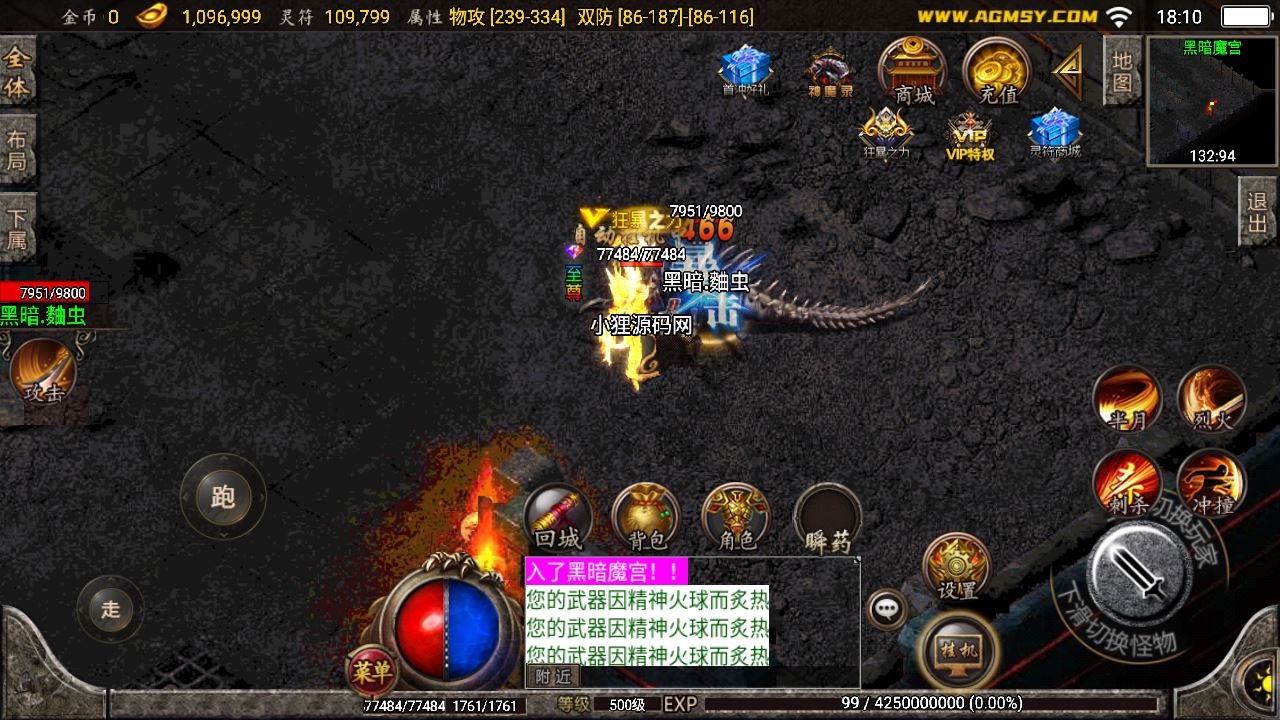Click the 黑暗魔宫 minimap

click(1211, 101)
